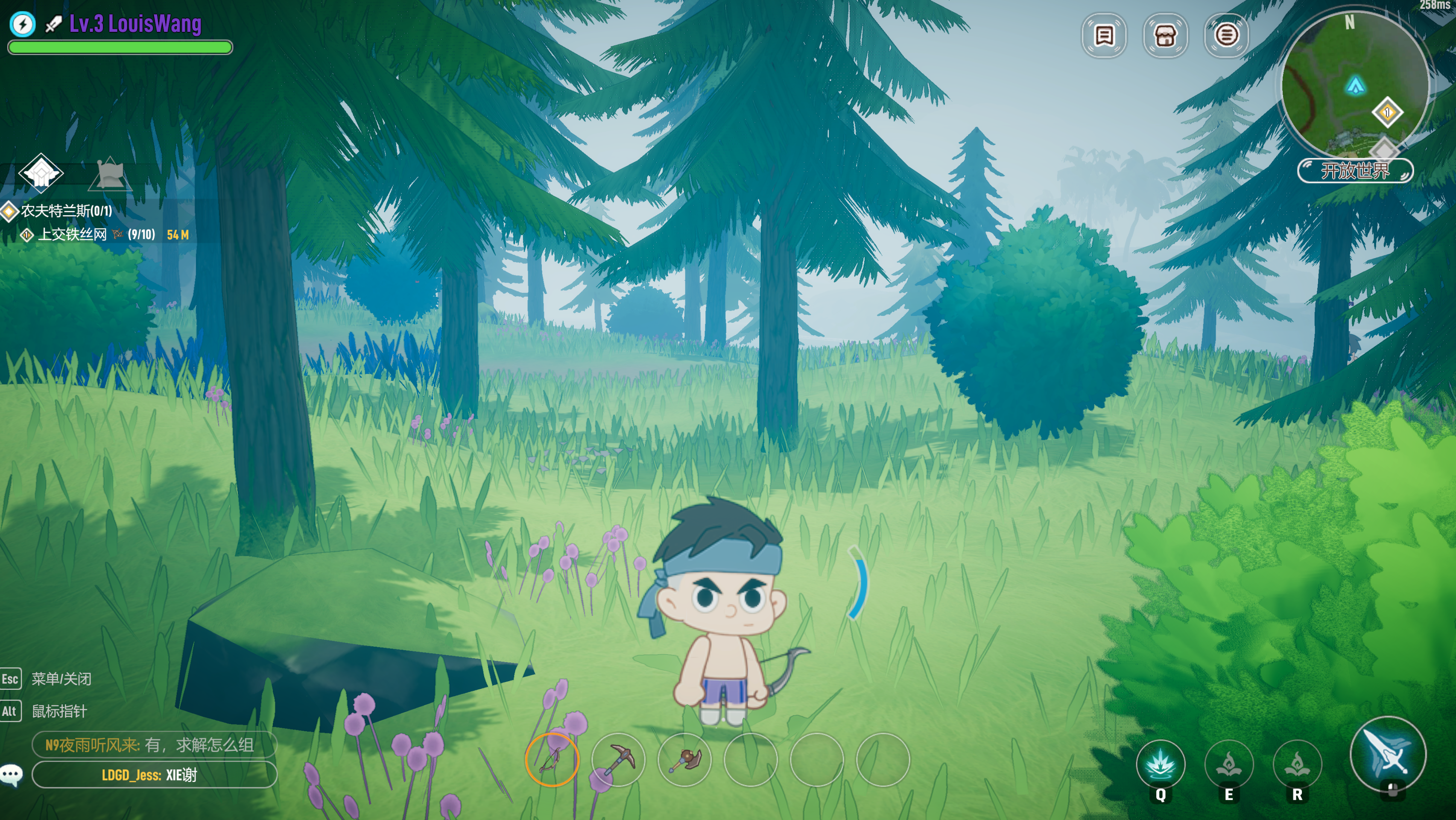The width and height of the screenshot is (1456, 820).
Task: Click the circular minimap
Action: tap(1354, 85)
